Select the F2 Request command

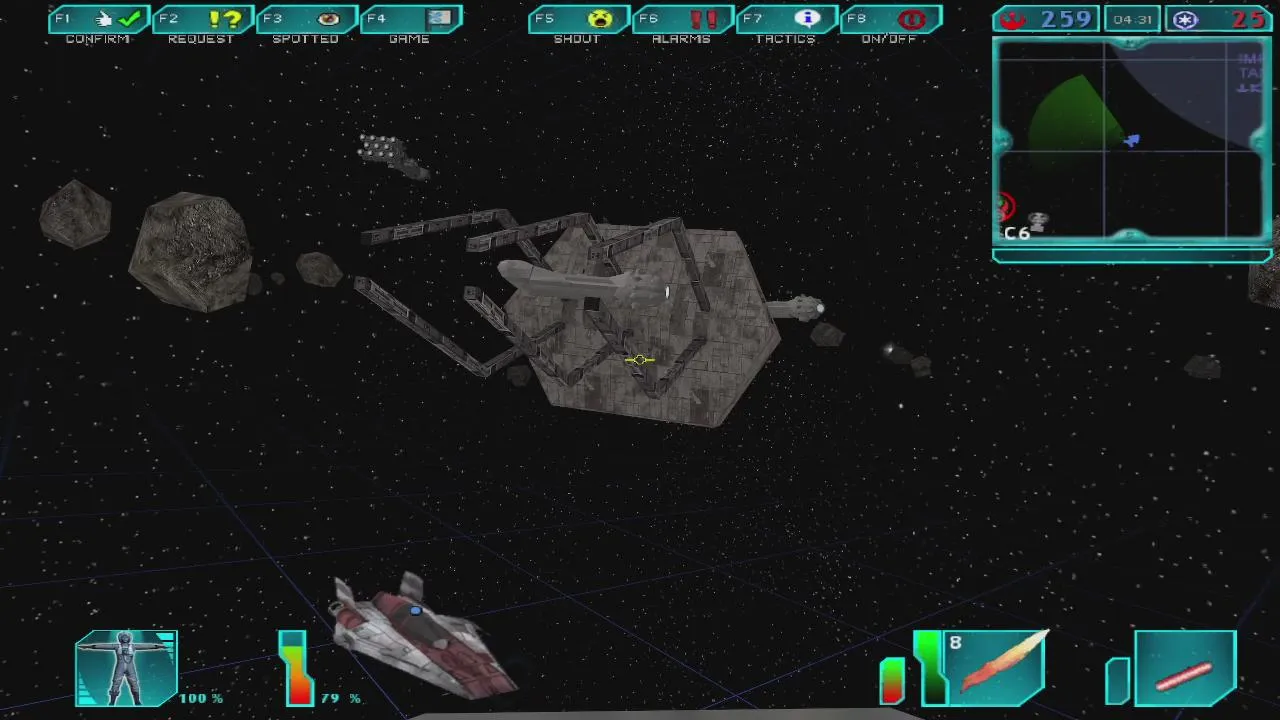[x=204, y=20]
